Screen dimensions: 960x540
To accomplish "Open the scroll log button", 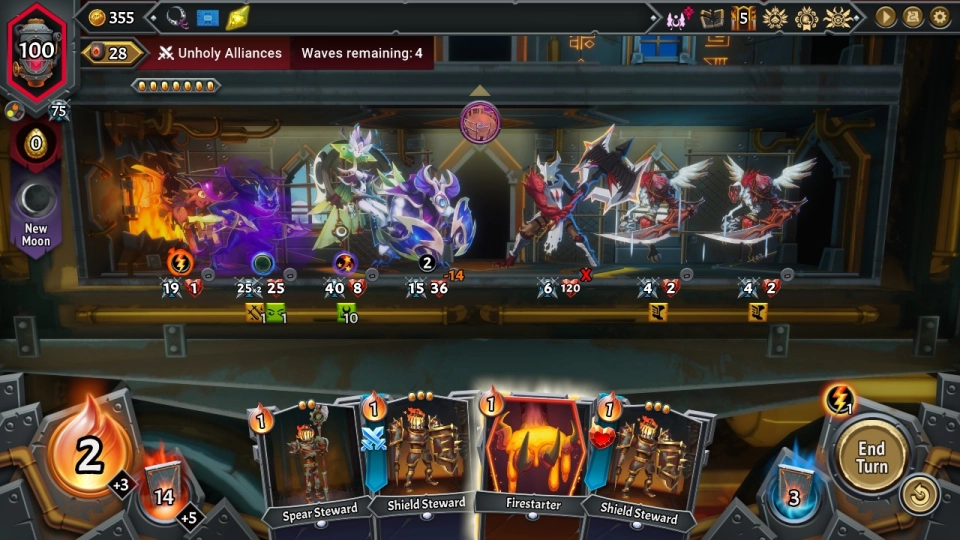I will (x=913, y=17).
